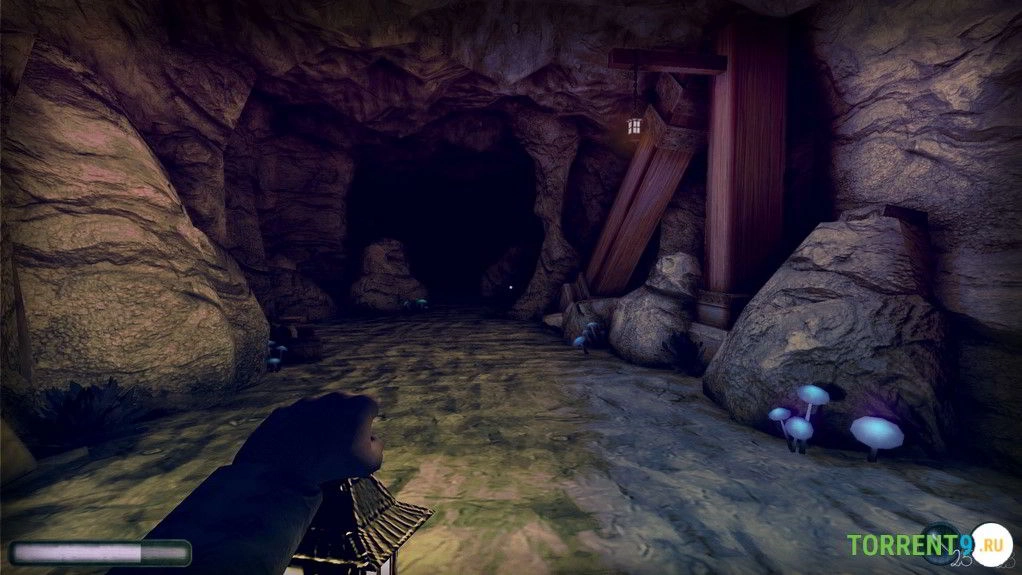Click the round dark orb HUD icon
This screenshot has height=575, width=1022.
coord(942,544)
